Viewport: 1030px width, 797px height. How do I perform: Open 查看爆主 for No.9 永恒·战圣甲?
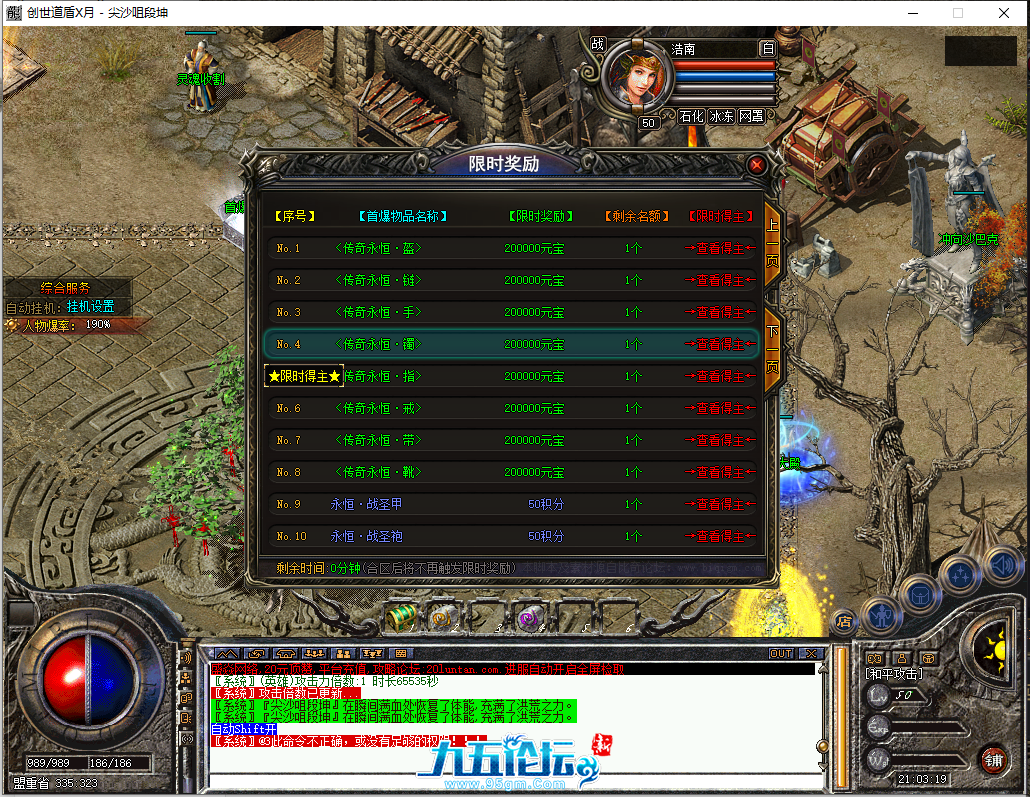(719, 504)
